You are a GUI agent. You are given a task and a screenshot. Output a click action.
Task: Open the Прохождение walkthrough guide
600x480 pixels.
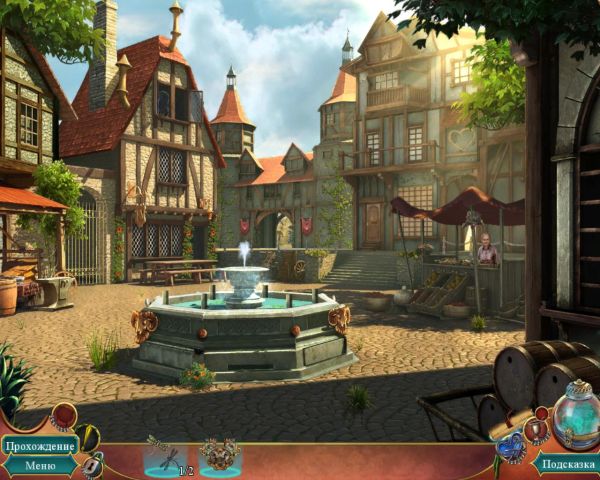39,445
